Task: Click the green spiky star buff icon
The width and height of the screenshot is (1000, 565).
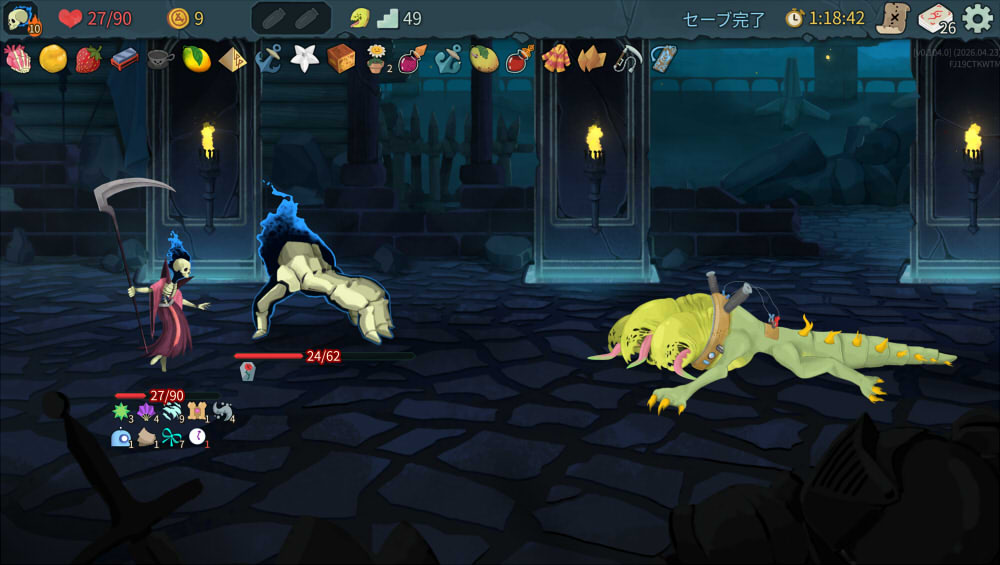Action: [x=122, y=412]
